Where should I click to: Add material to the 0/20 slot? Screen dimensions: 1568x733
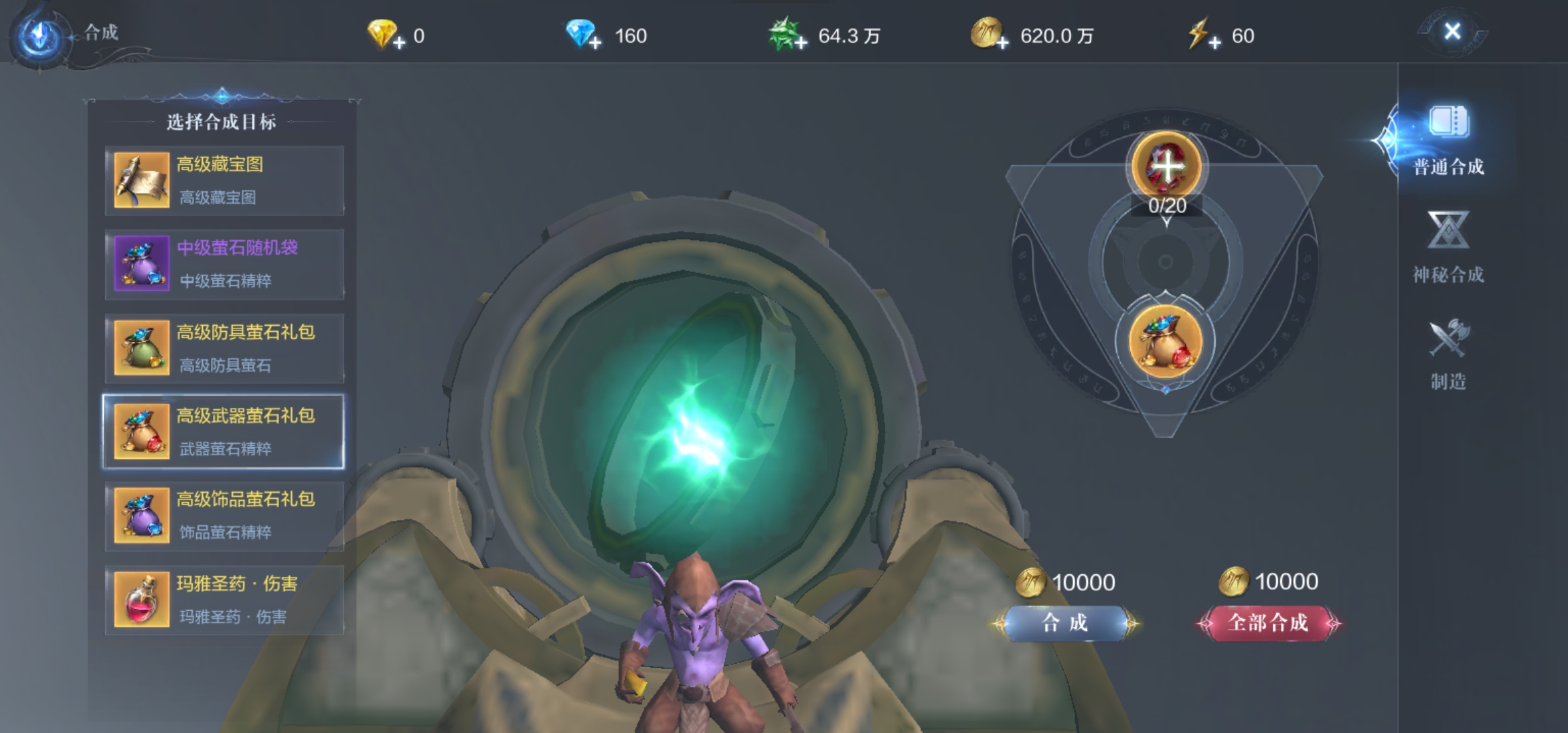(1166, 166)
